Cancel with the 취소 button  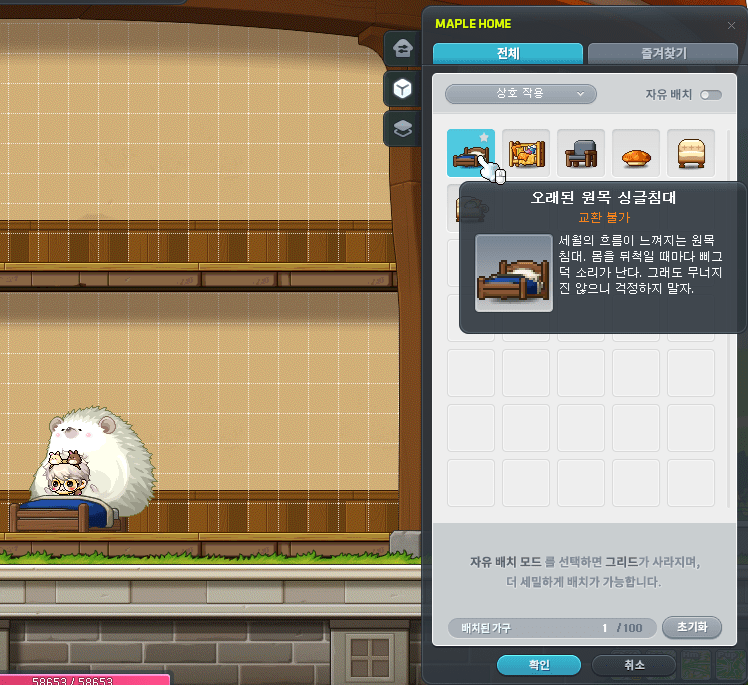pos(633,665)
